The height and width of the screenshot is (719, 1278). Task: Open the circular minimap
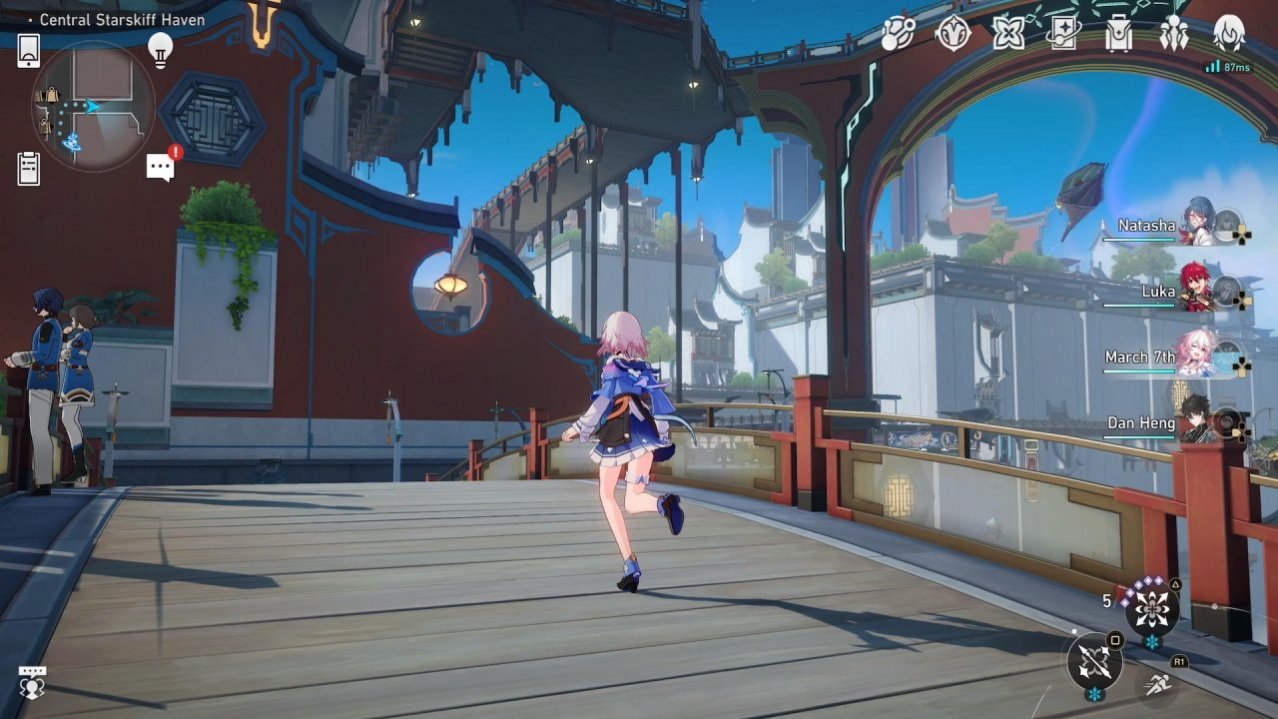coord(93,106)
